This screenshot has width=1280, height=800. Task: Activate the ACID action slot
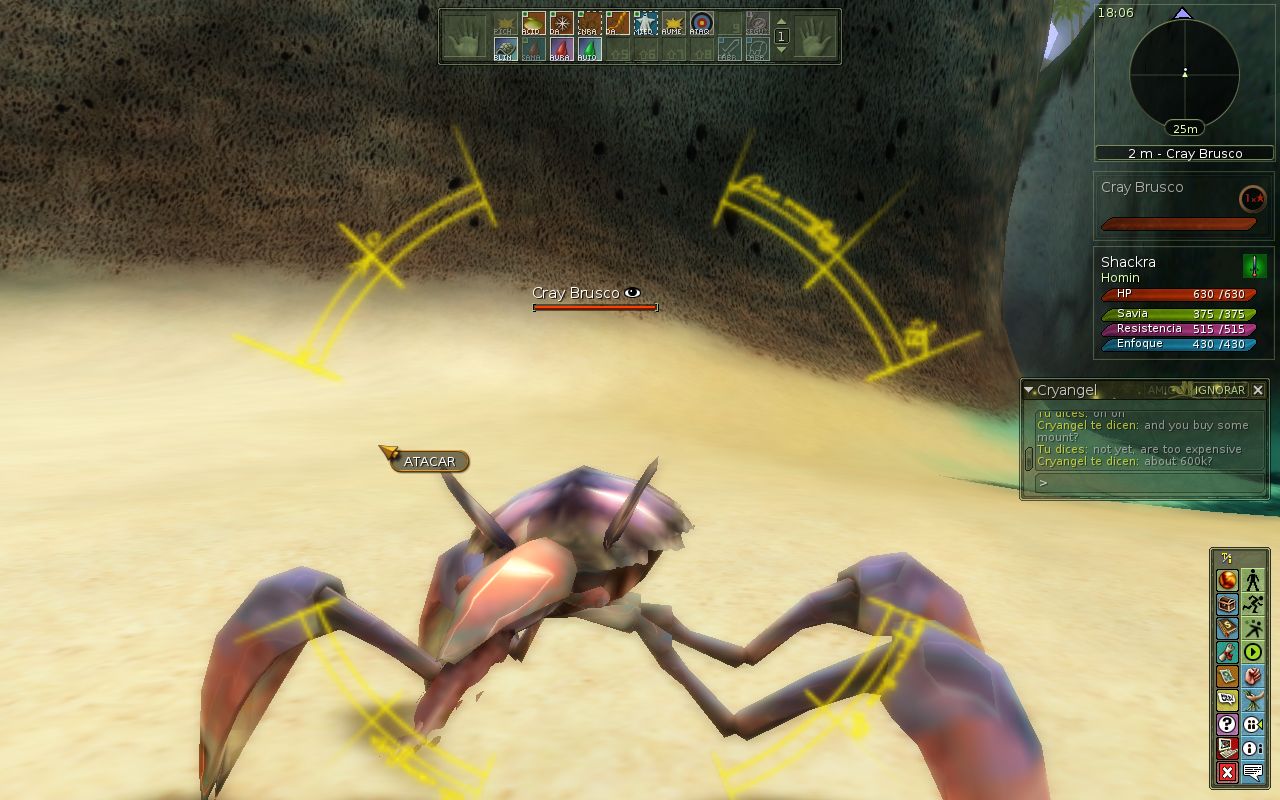point(533,23)
